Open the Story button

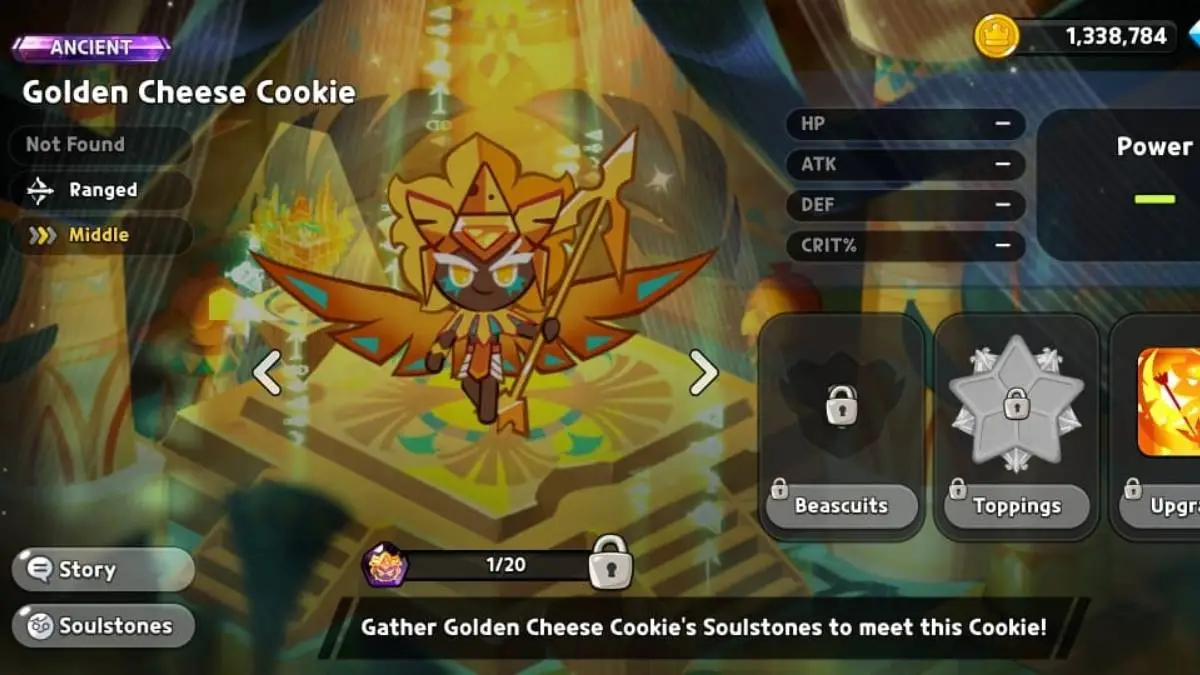coord(102,570)
